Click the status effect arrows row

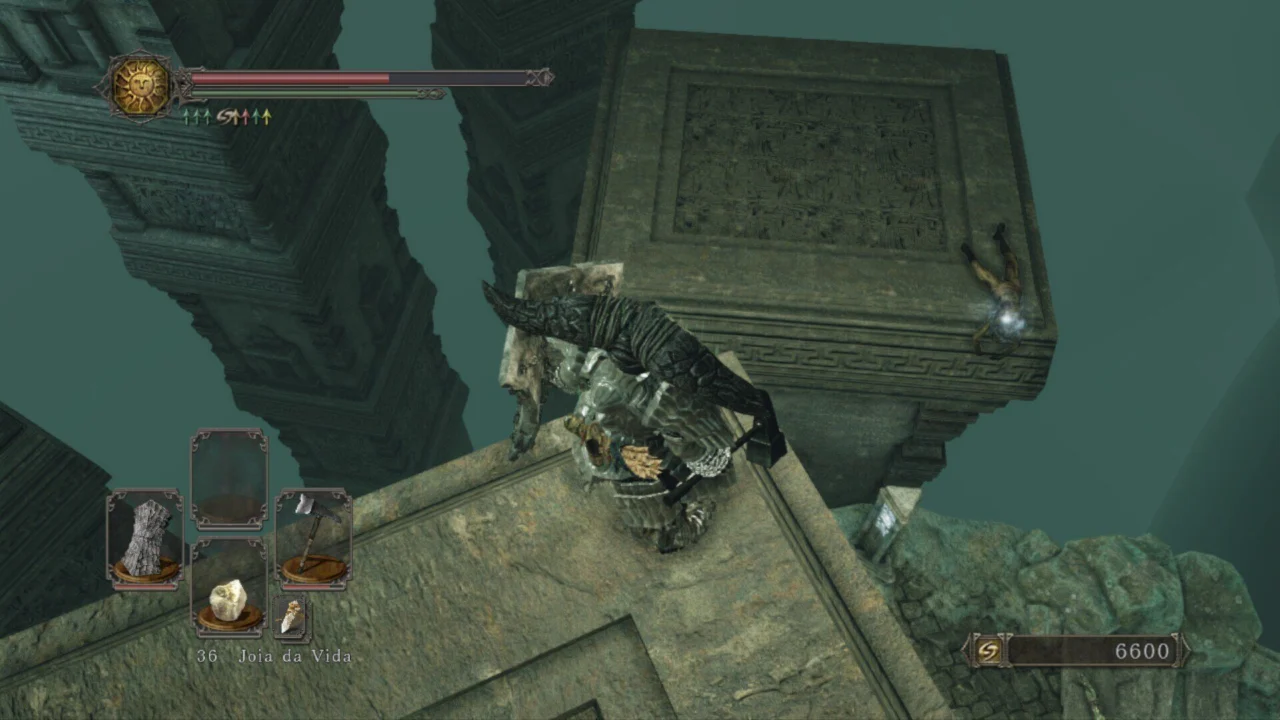[226, 117]
